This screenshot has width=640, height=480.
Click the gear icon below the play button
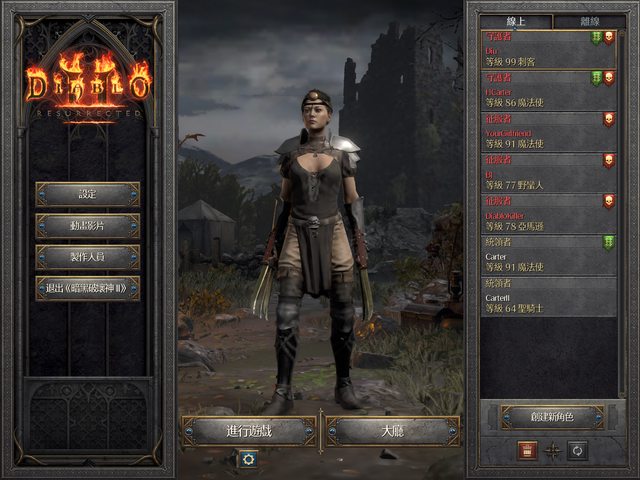pos(247,458)
